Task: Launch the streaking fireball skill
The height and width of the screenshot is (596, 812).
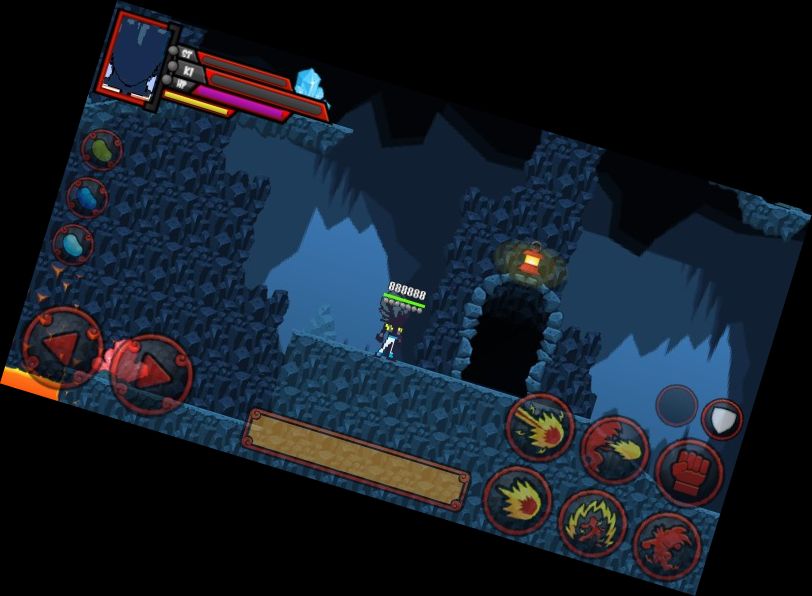Action: (539, 427)
